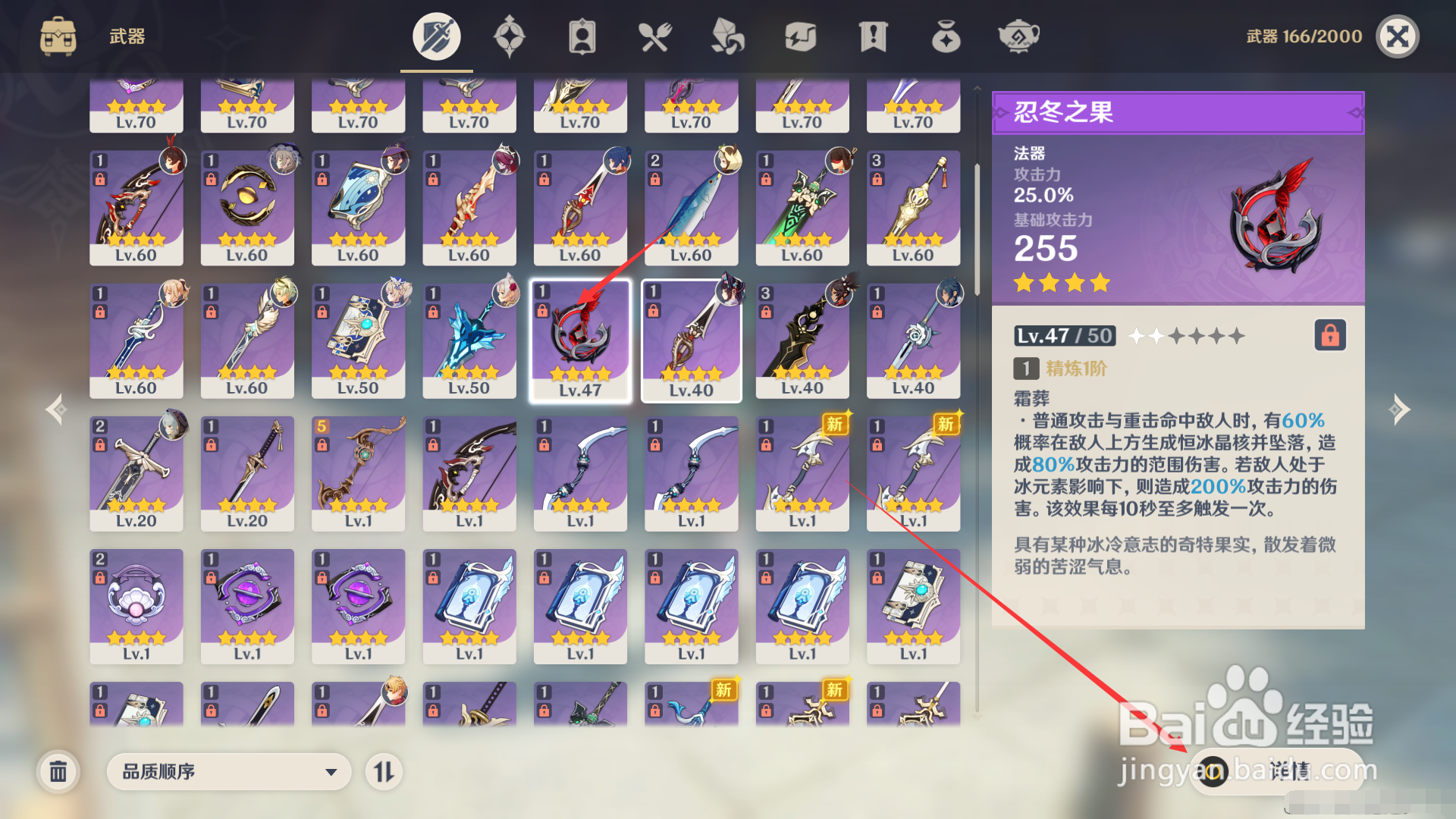Open the 品质顺序 sort dropdown
Viewport: 1456px width, 819px height.
[227, 771]
